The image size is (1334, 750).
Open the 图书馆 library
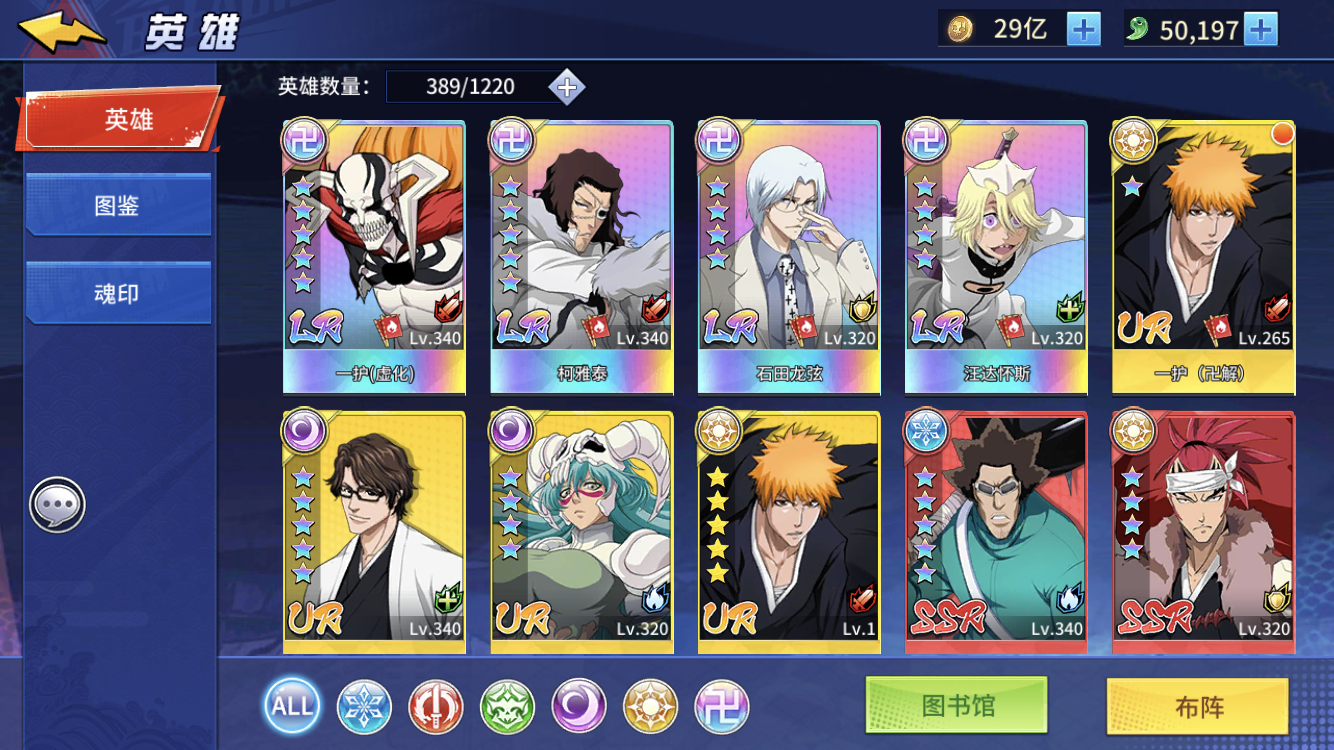[x=956, y=706]
